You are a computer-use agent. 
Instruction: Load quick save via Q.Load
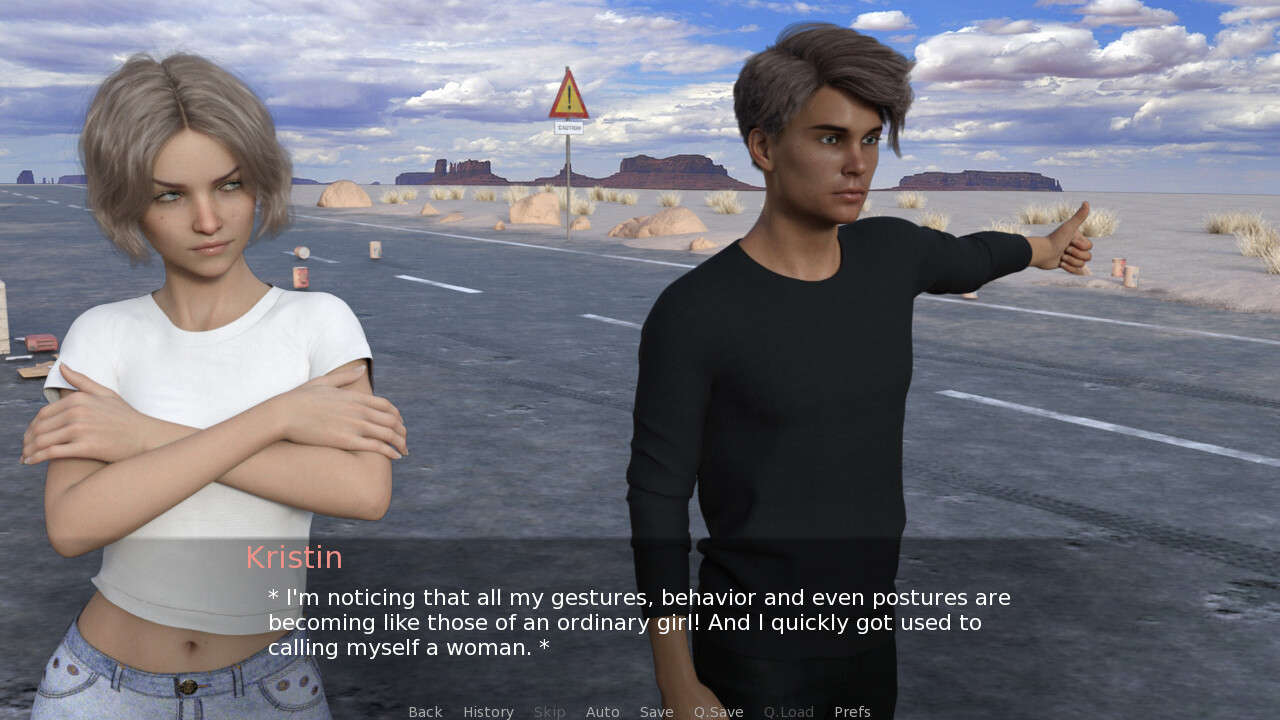(788, 712)
